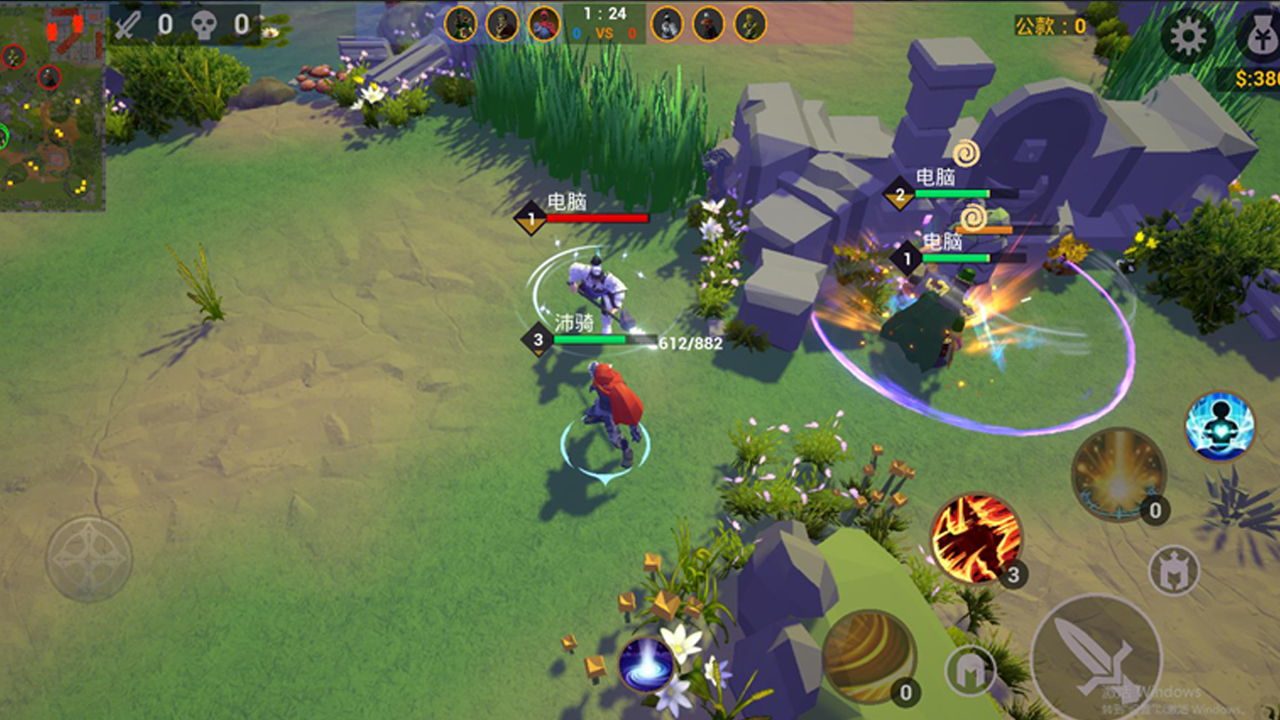Activate the blue healing figure spell
The width and height of the screenshot is (1280, 720).
click(x=1220, y=426)
